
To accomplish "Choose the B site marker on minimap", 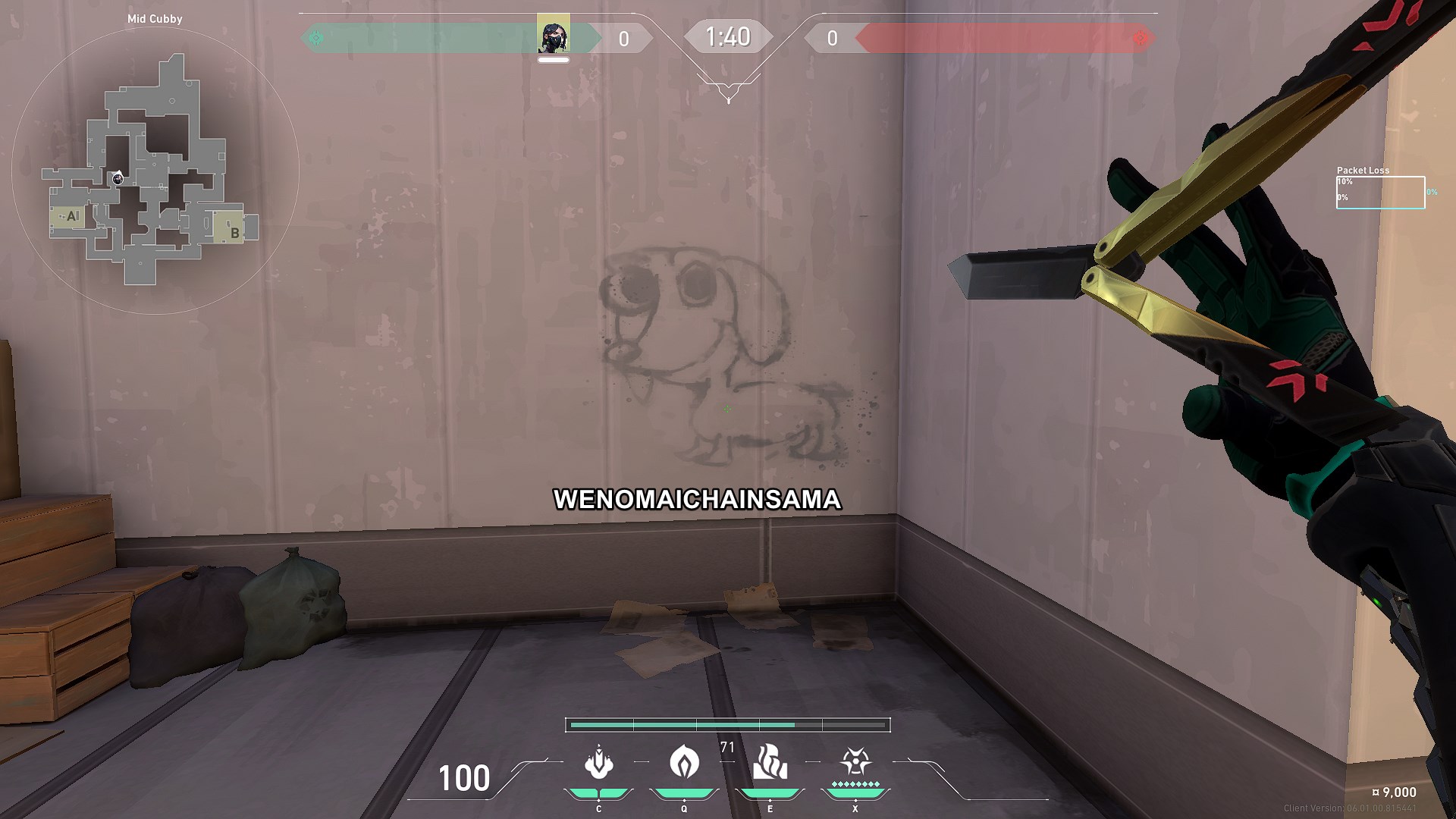I will [x=234, y=232].
